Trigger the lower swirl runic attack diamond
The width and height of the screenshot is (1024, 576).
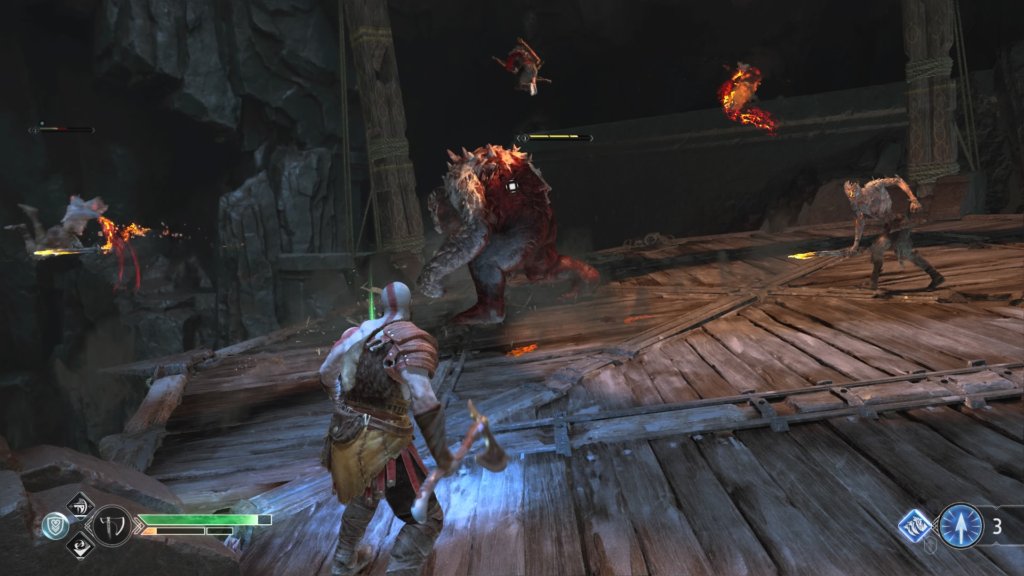tap(80, 546)
